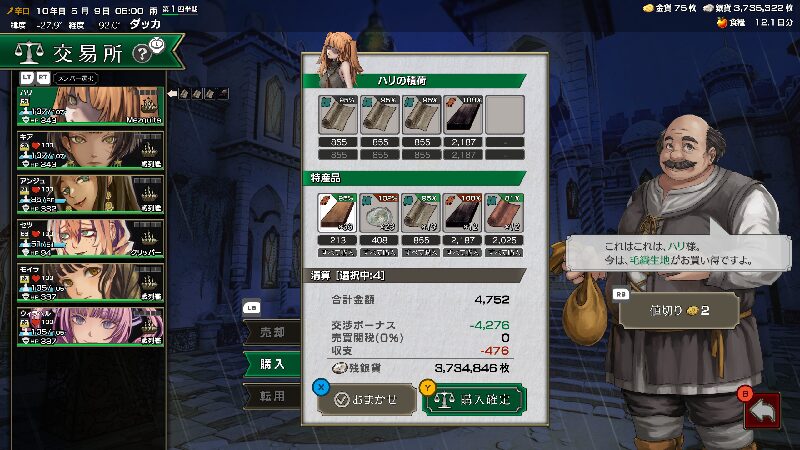Screen dimensions: 800x450
Task: Select the 購入 buy tab
Action: tap(272, 364)
